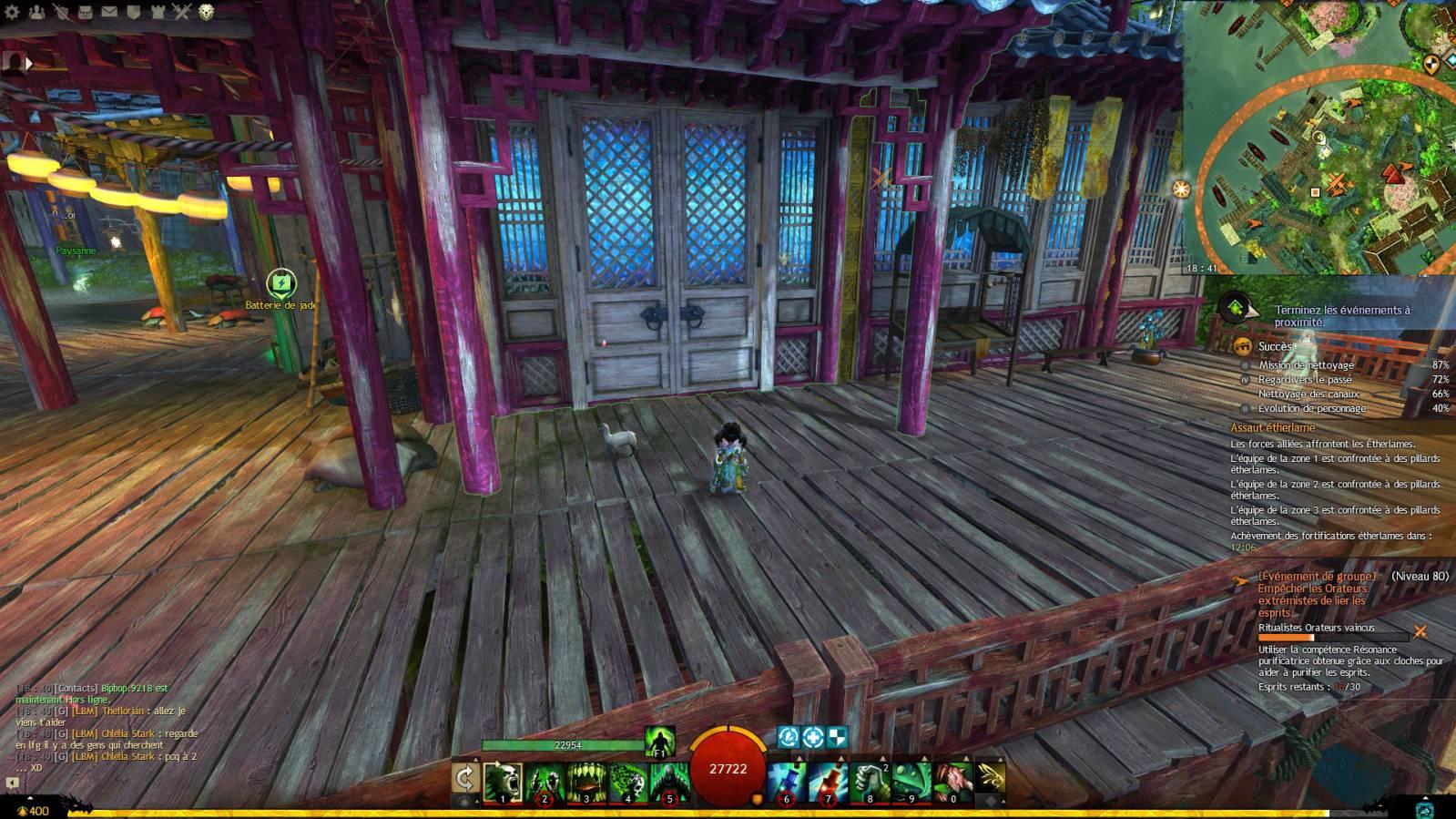Image resolution: width=1456 pixels, height=819 pixels.
Task: Open the Black Lion trading post
Action: [207, 12]
